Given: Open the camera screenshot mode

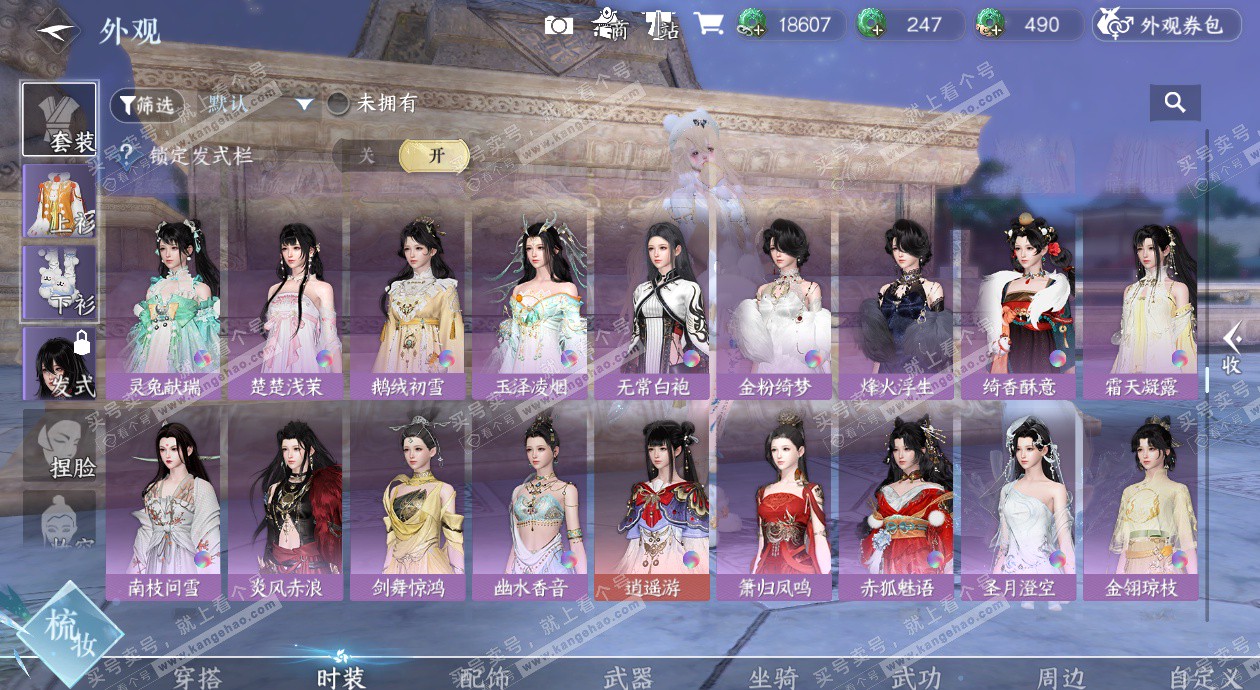Looking at the screenshot, I should pyautogui.click(x=558, y=25).
